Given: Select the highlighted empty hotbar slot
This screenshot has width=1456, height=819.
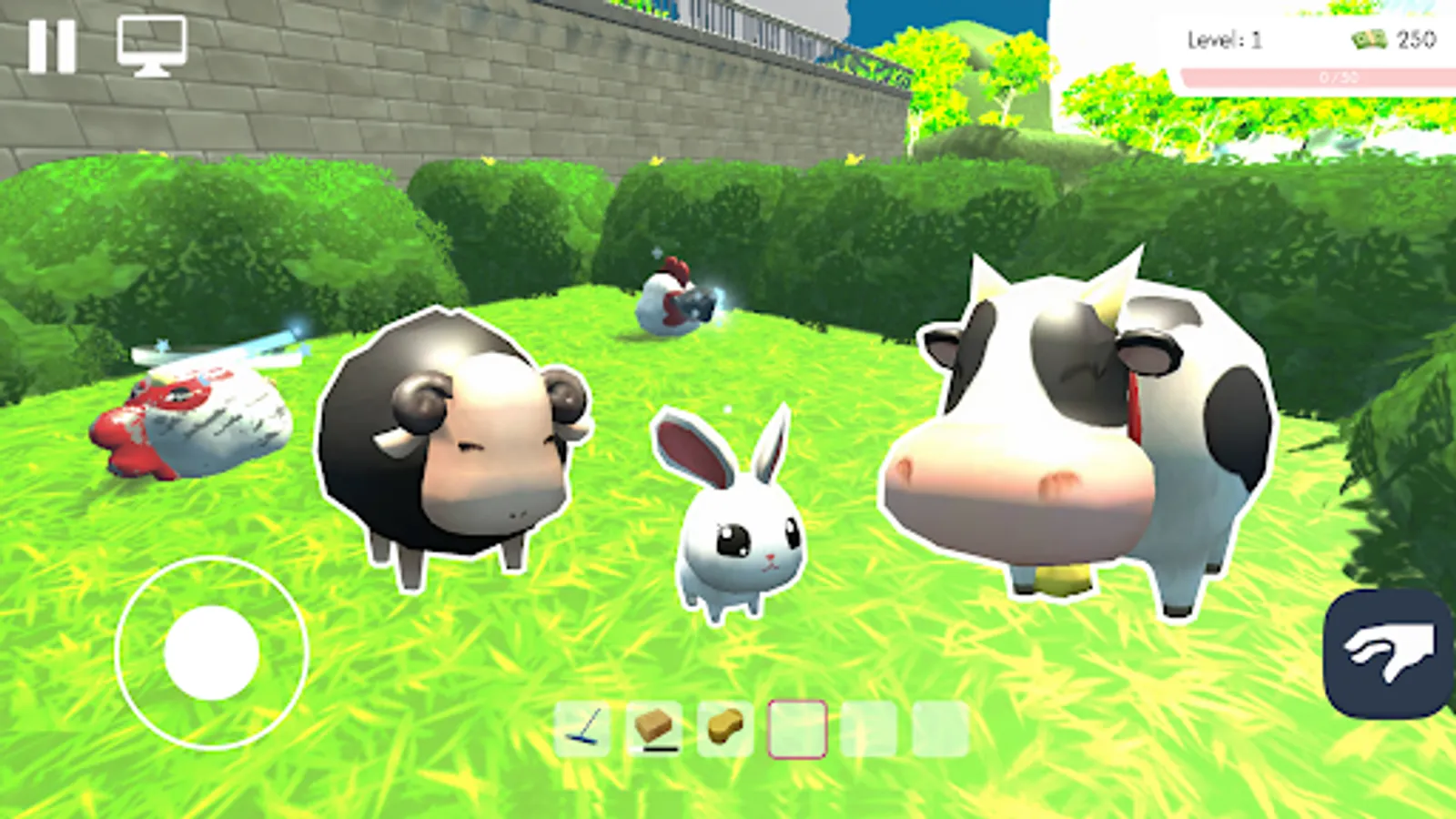Looking at the screenshot, I should click(800, 728).
